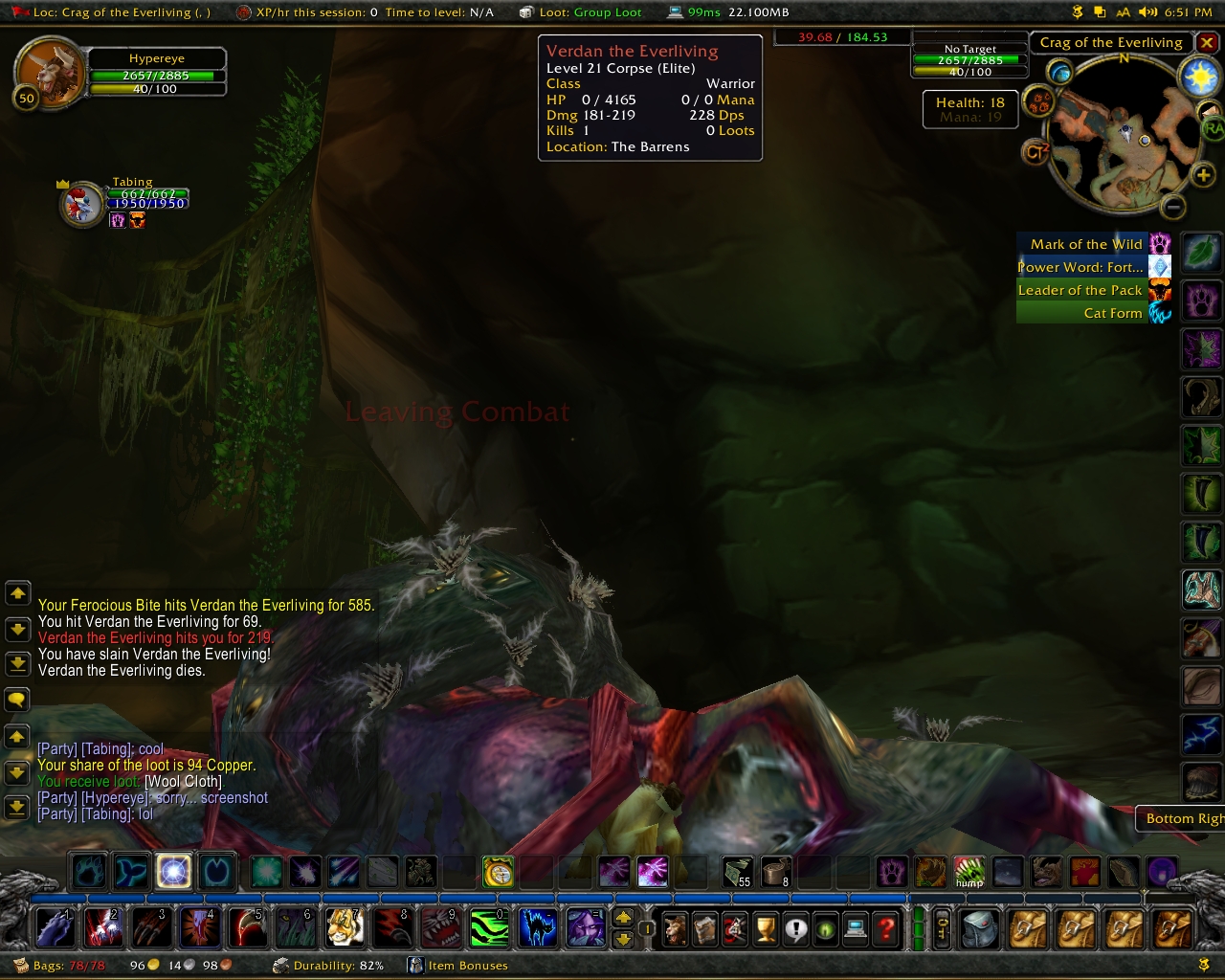Close the minimap with the red X
1225x980 pixels.
pyautogui.click(x=1208, y=43)
